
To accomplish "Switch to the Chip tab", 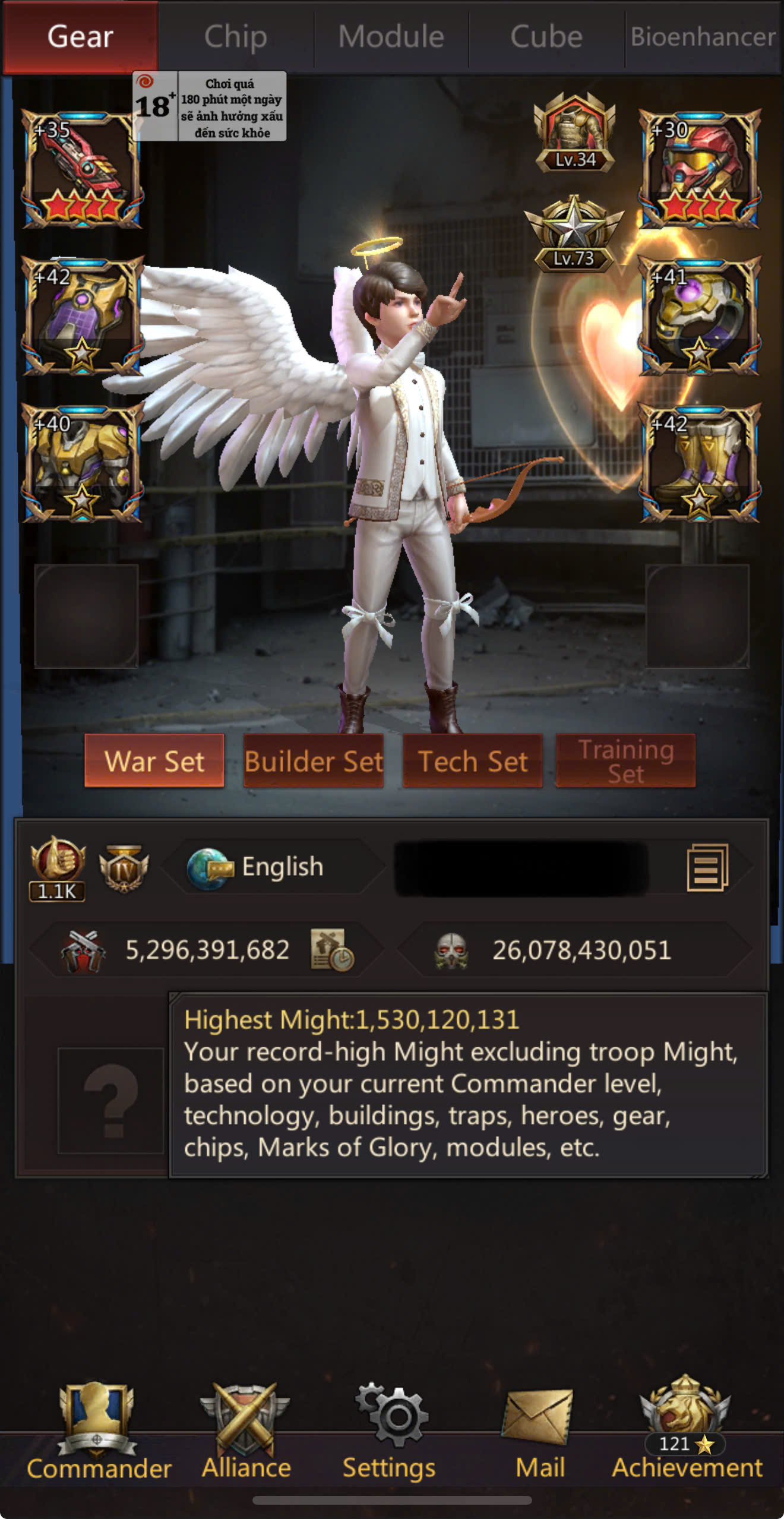I will coord(236,37).
